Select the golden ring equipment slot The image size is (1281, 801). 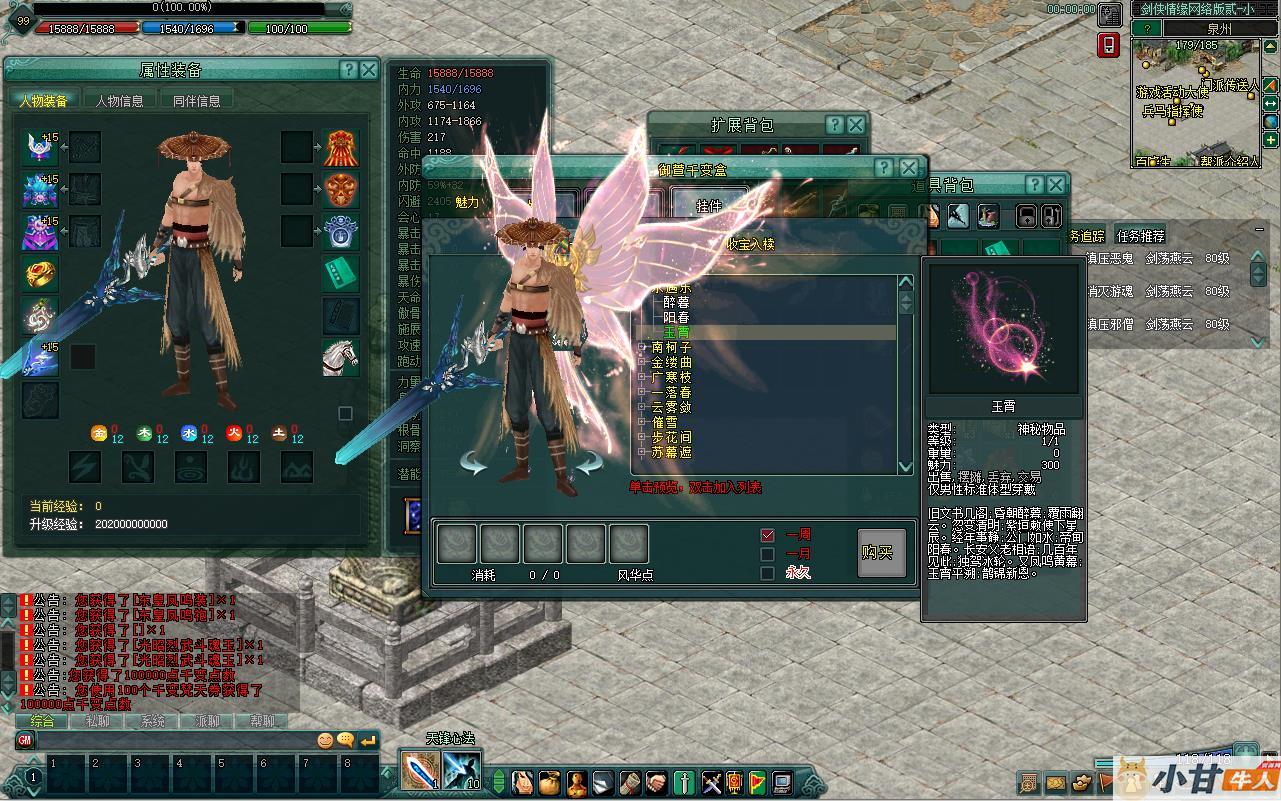pos(40,273)
